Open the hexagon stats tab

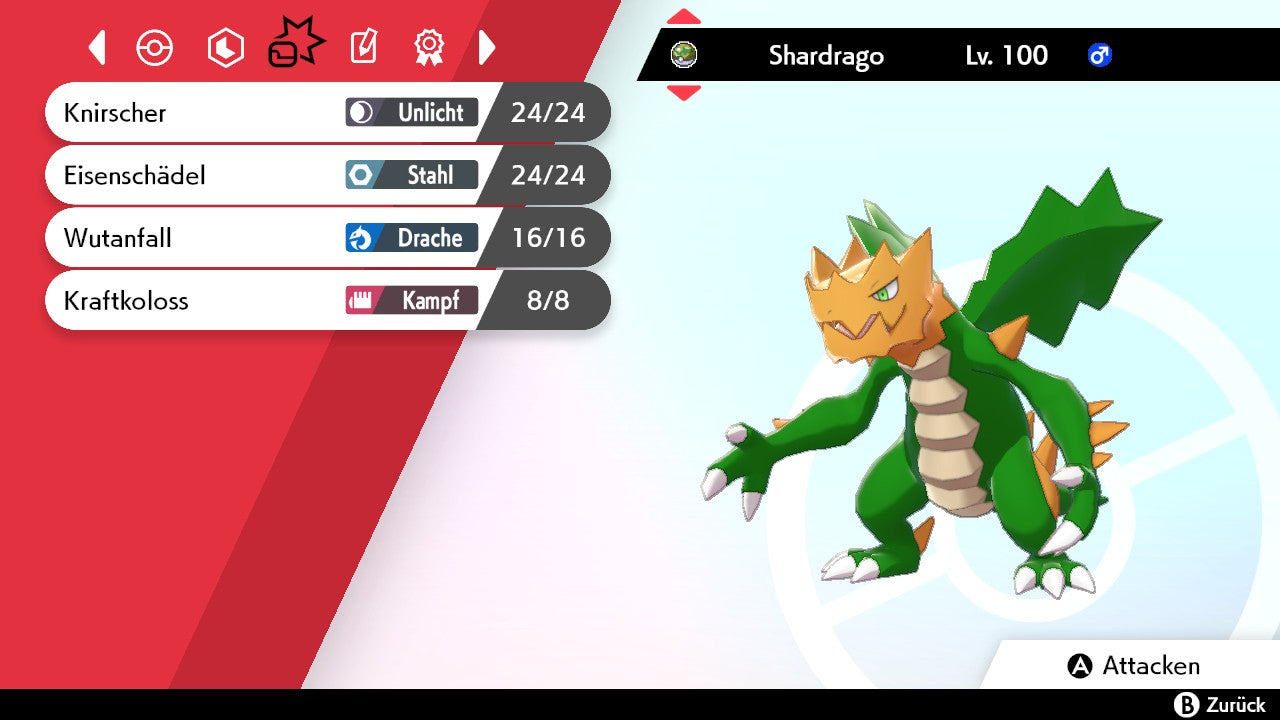tap(225, 48)
